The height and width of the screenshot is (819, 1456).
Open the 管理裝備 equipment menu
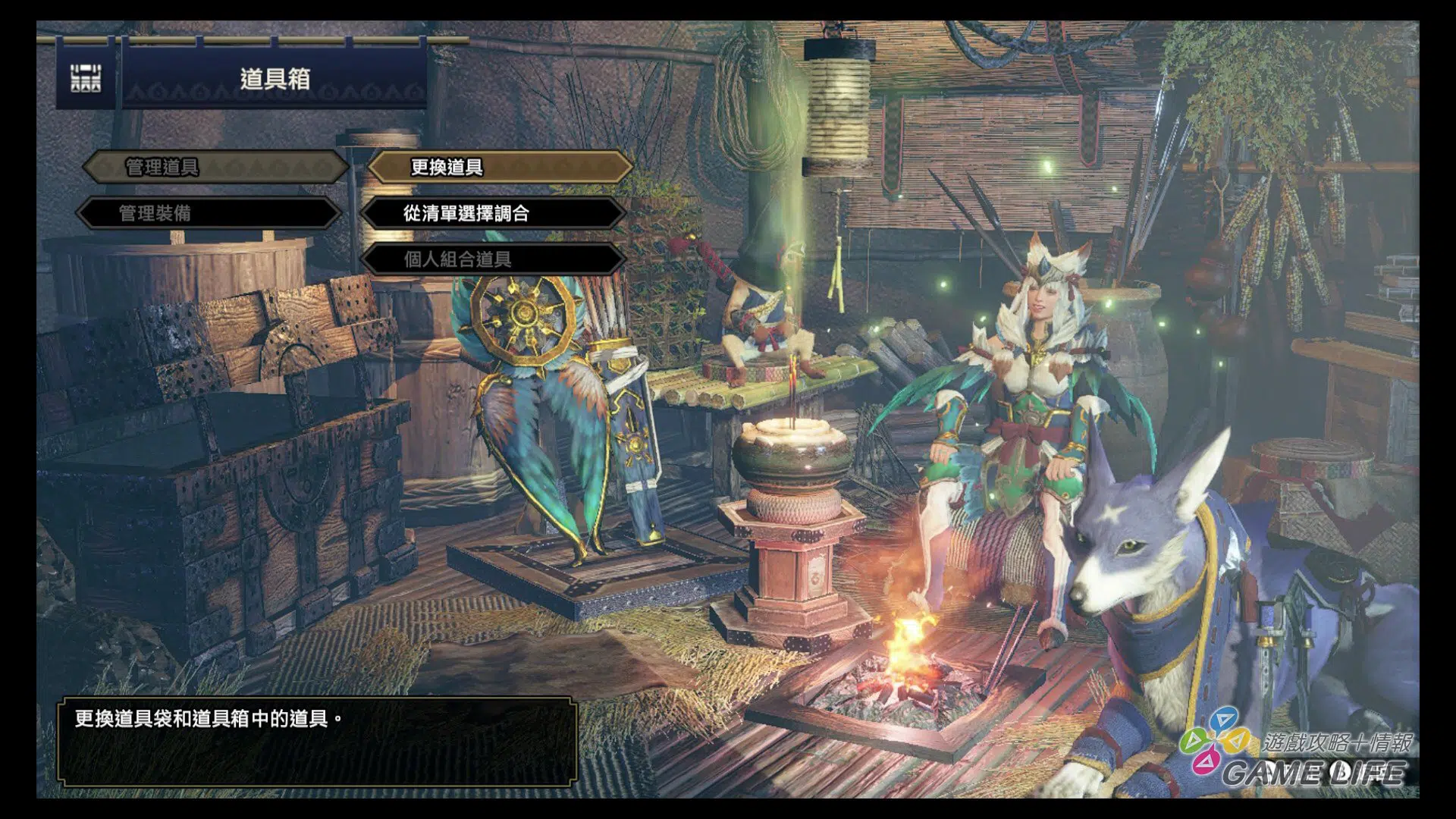coord(209,213)
